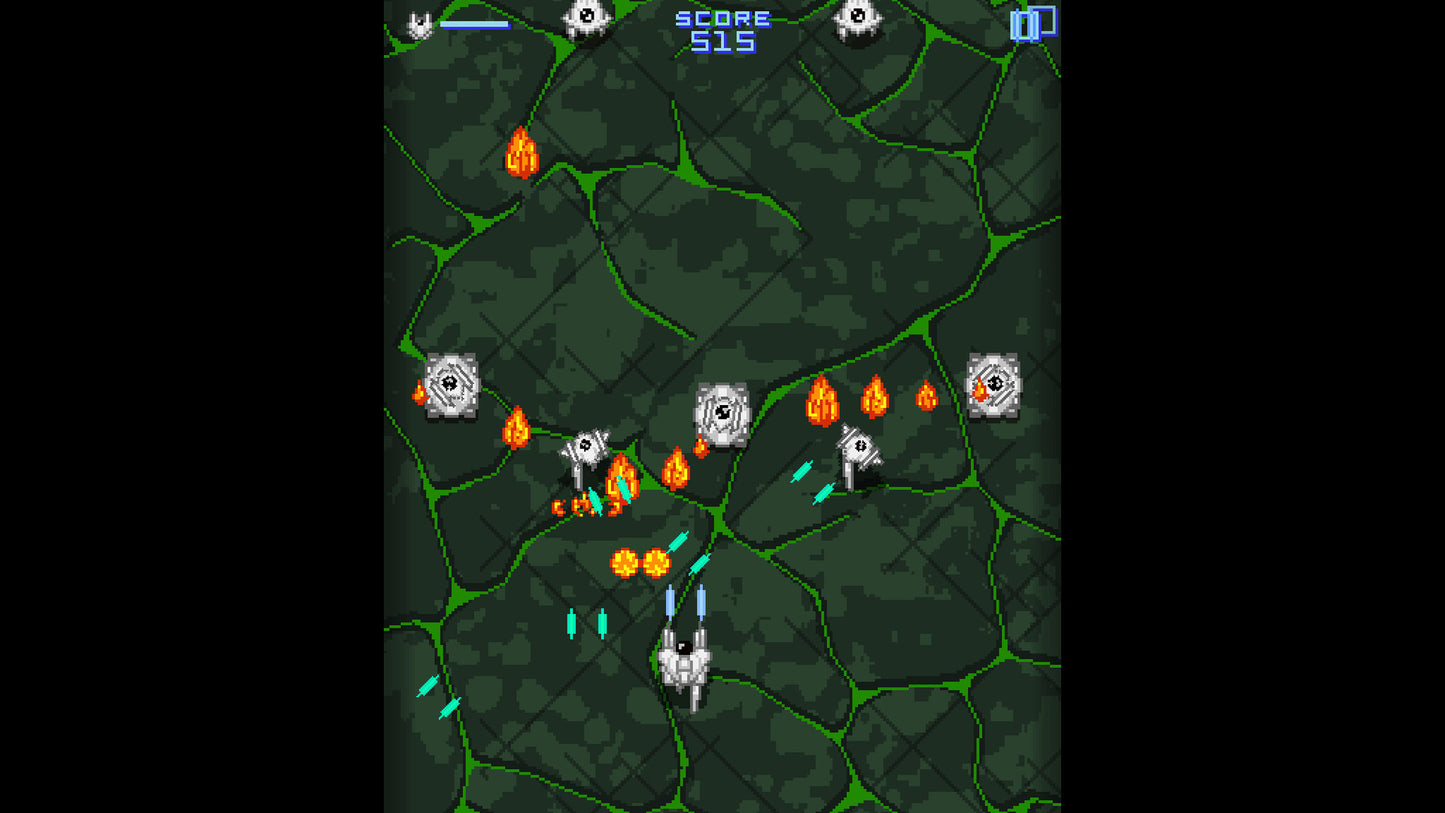Viewport: 1445px width, 813px height.
Task: Click the small ship life icon top left
Action: pos(418,22)
